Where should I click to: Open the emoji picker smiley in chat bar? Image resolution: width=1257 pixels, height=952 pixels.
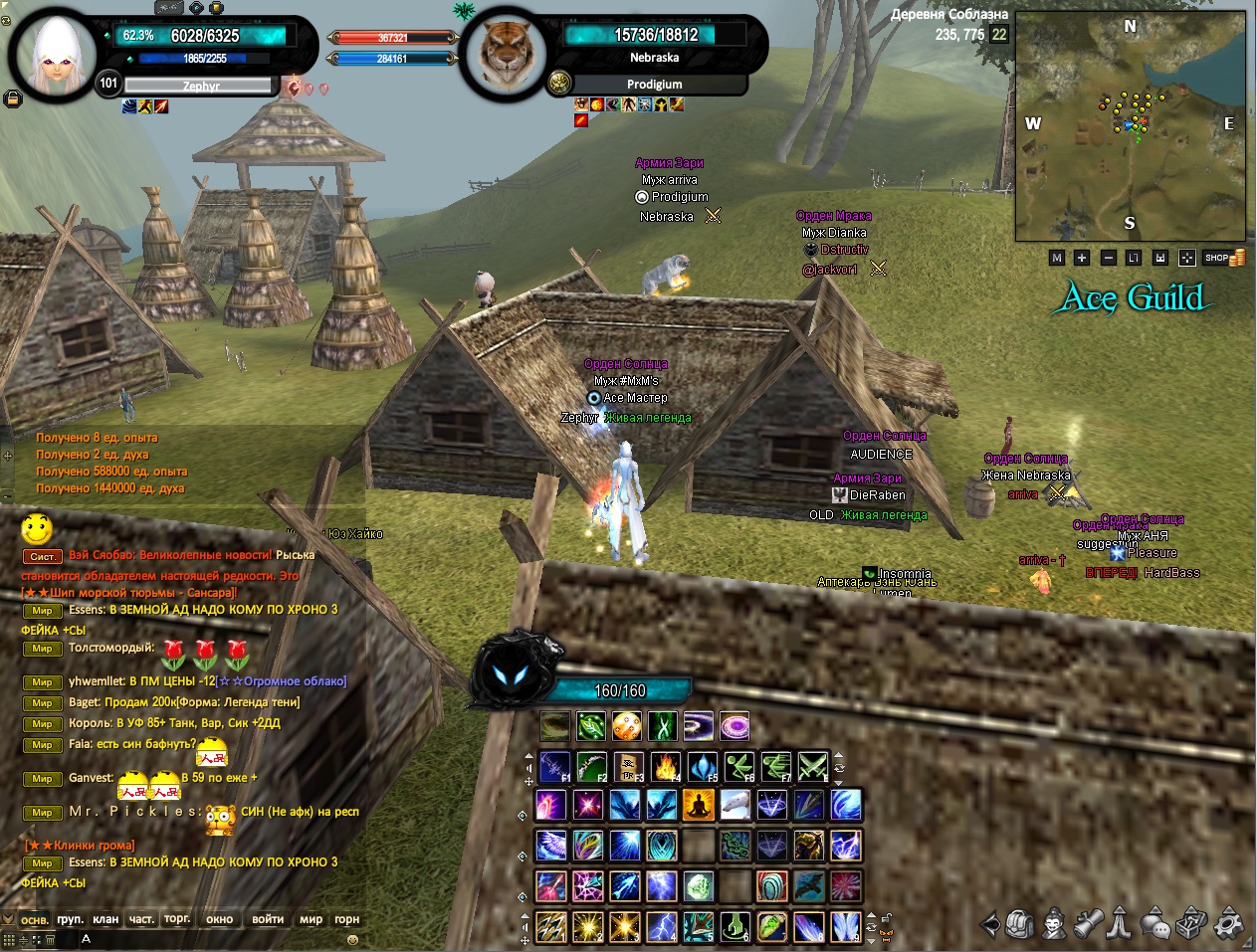[351, 939]
